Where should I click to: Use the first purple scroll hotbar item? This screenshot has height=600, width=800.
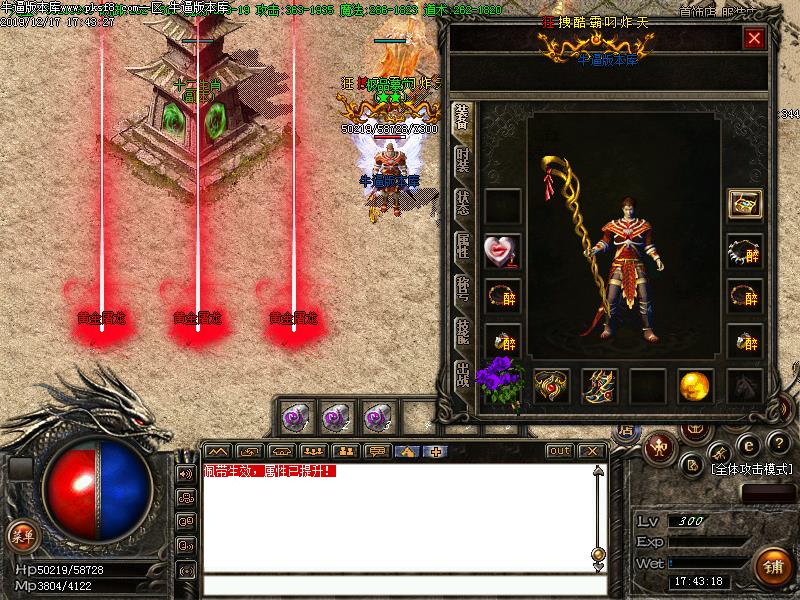pyautogui.click(x=299, y=416)
